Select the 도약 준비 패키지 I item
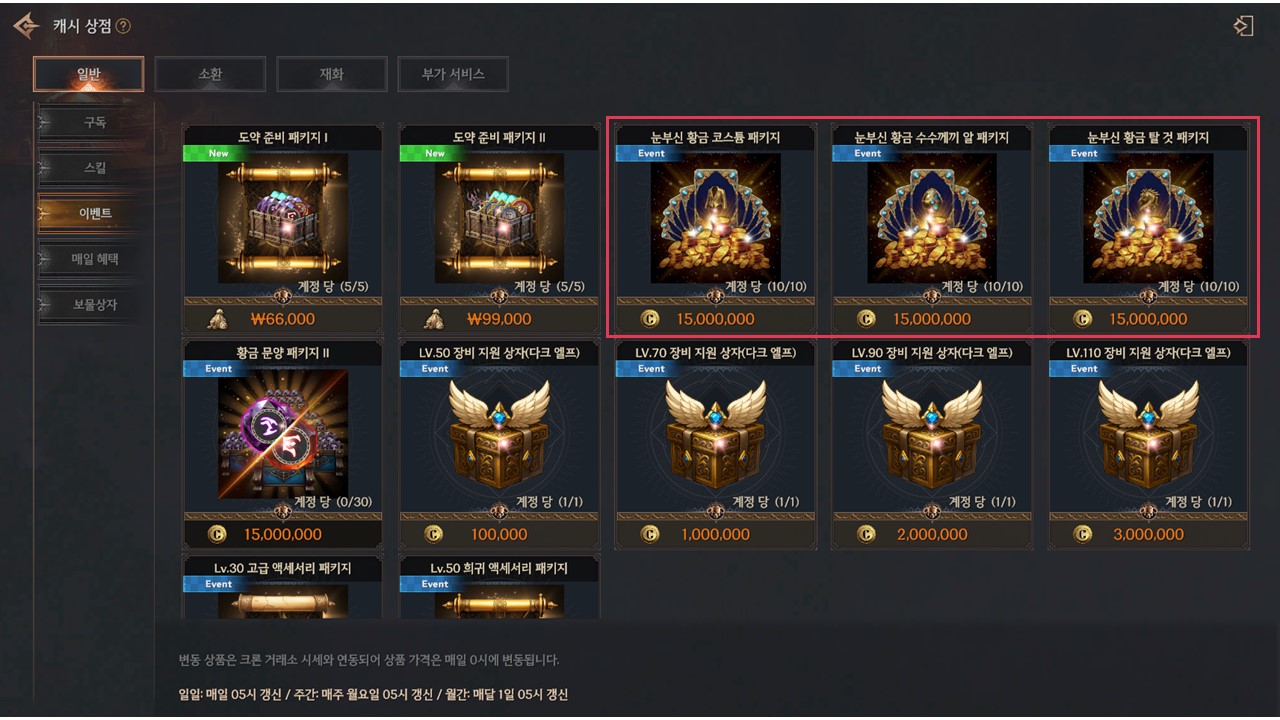Viewport: 1280px width, 720px height. 283,218
